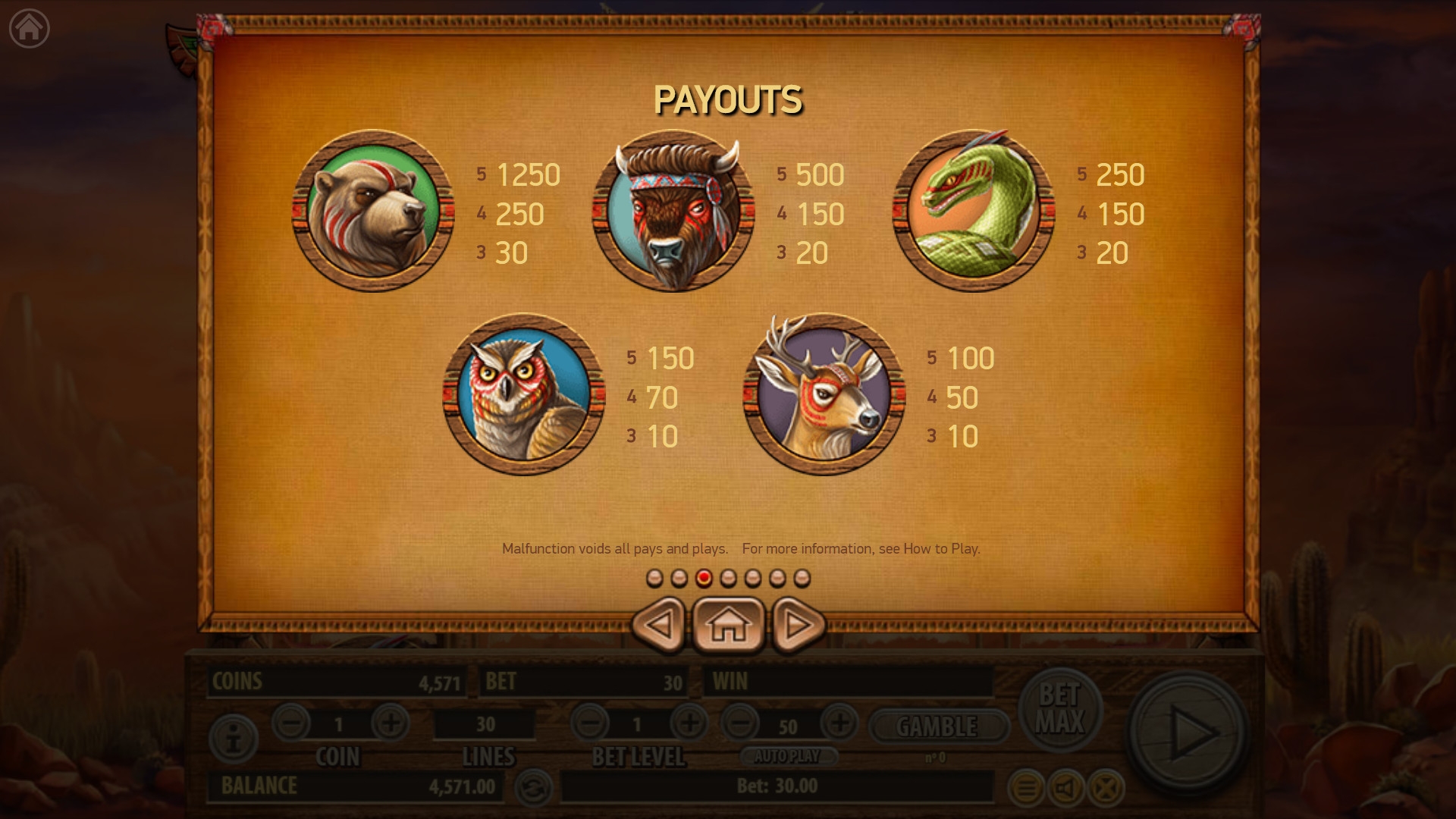Open the Gamble feature
The image size is (1456, 819).
click(x=937, y=726)
